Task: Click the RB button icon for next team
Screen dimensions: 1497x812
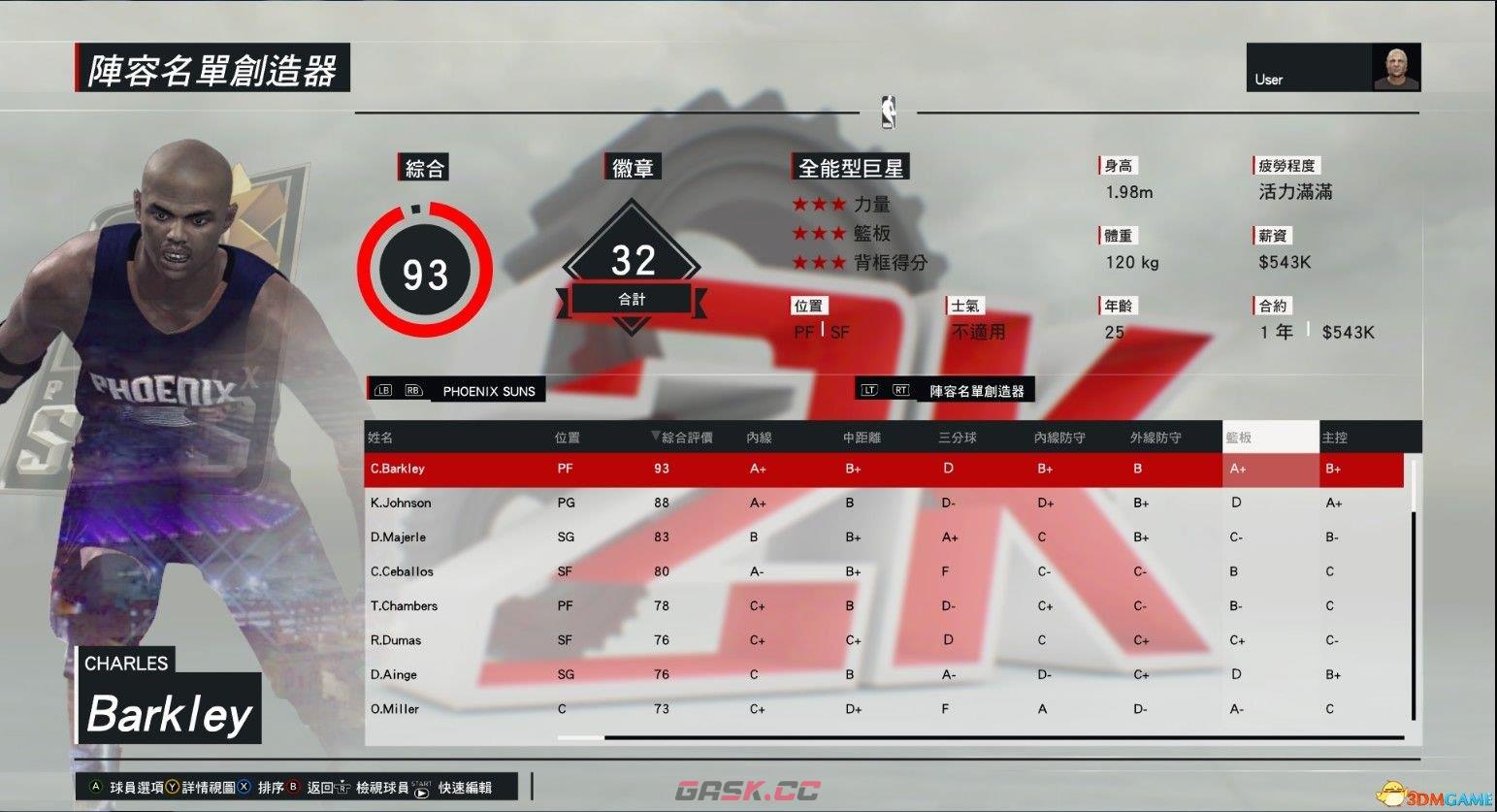Action: 411,388
